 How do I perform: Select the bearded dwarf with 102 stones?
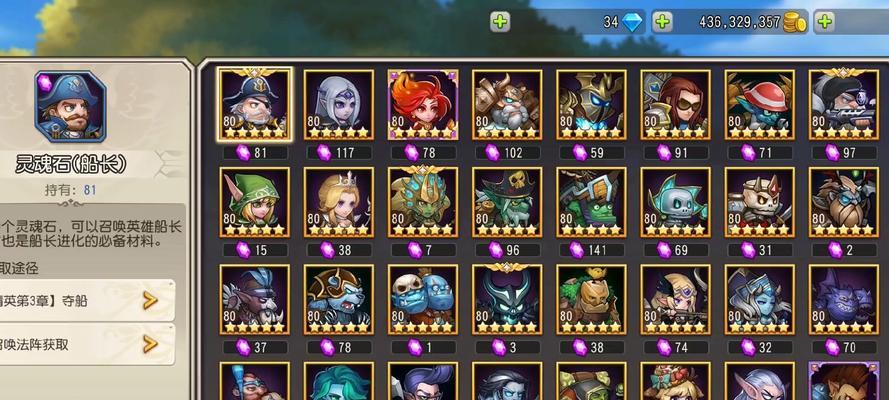pos(506,105)
